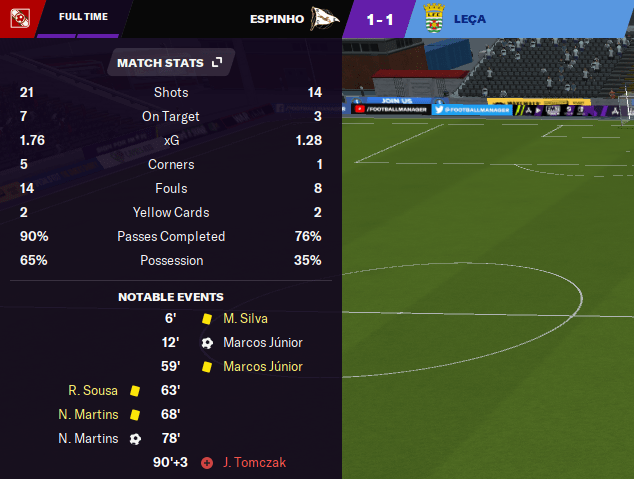Select M. Silva yellow card event
Image resolution: width=634 pixels, height=479 pixels.
[x=246, y=318]
